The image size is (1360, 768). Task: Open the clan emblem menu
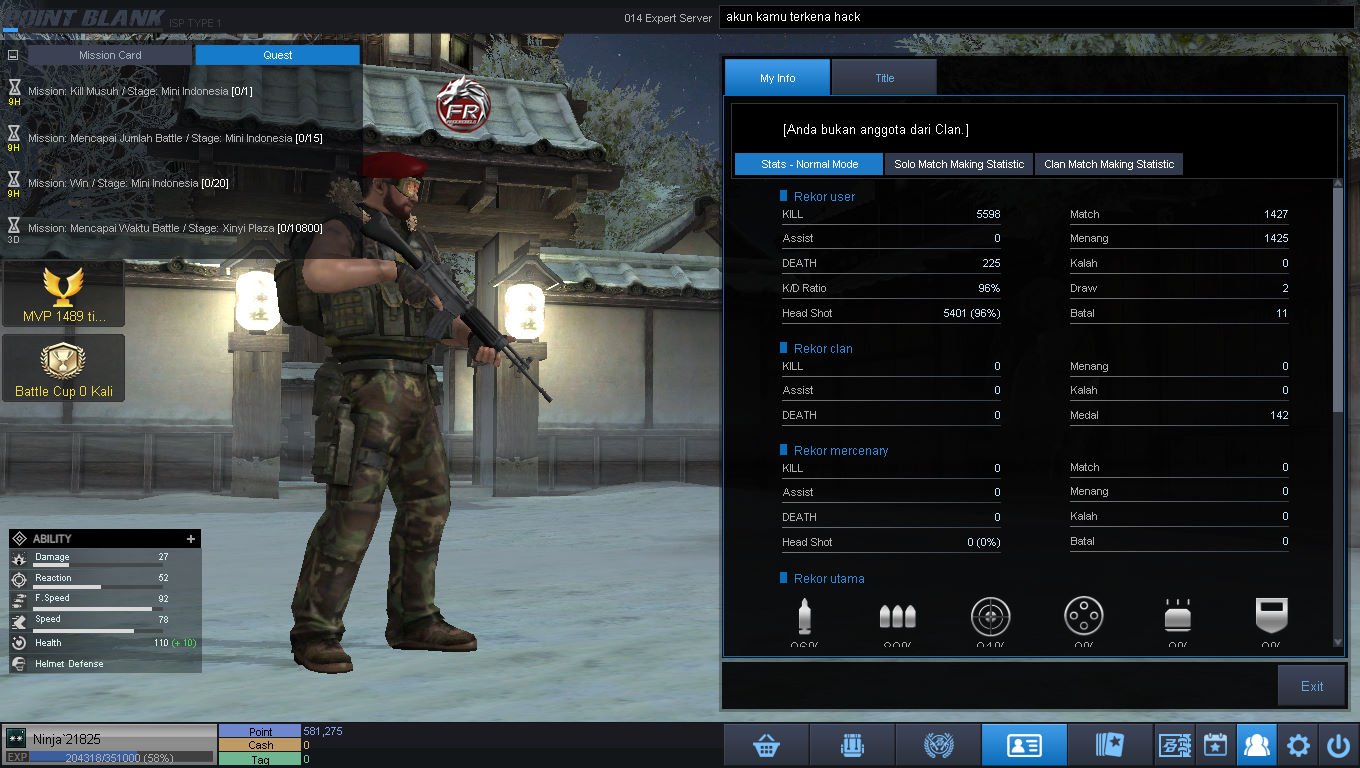coord(938,745)
